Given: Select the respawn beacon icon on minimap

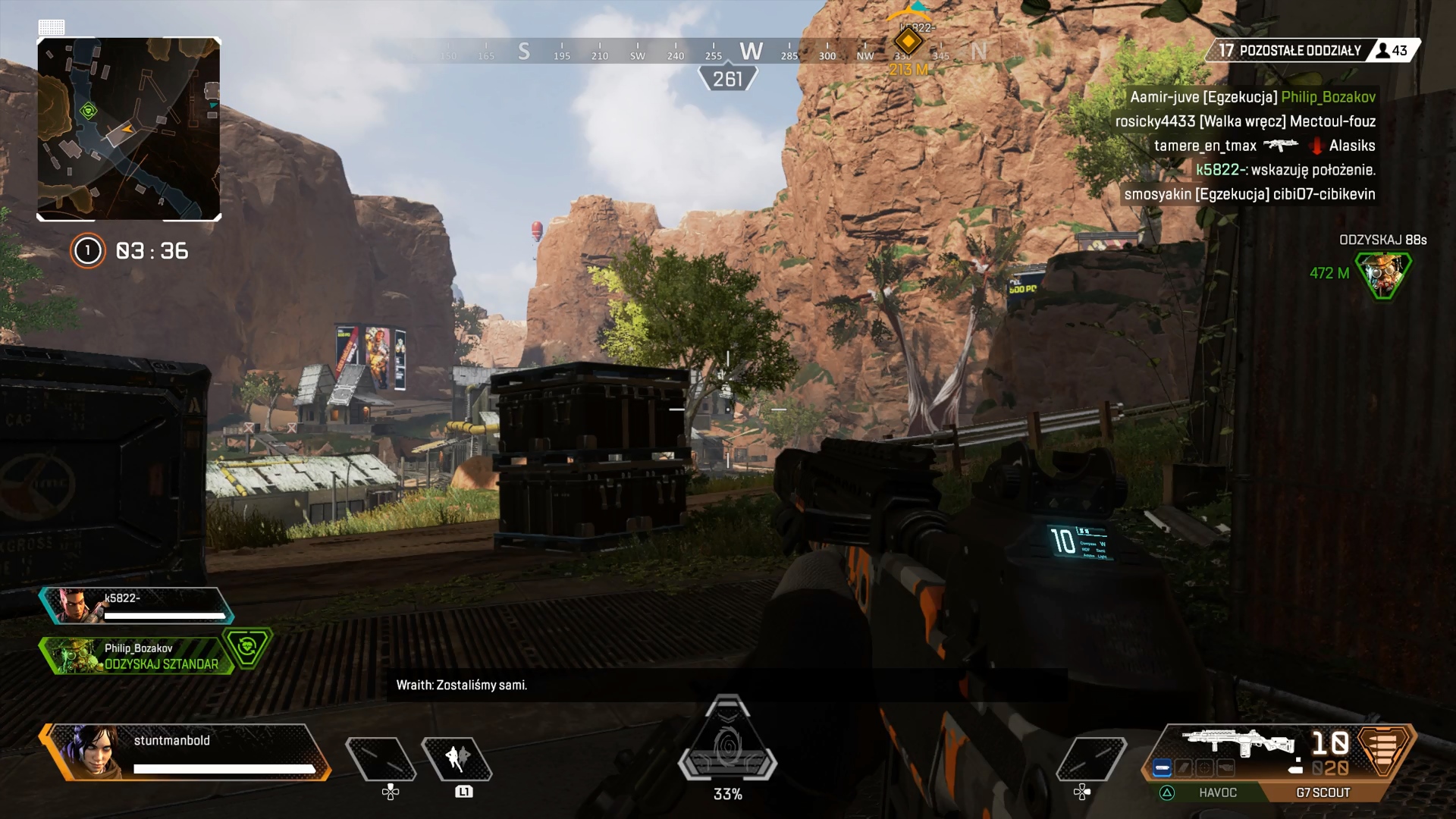Looking at the screenshot, I should pos(89,111).
